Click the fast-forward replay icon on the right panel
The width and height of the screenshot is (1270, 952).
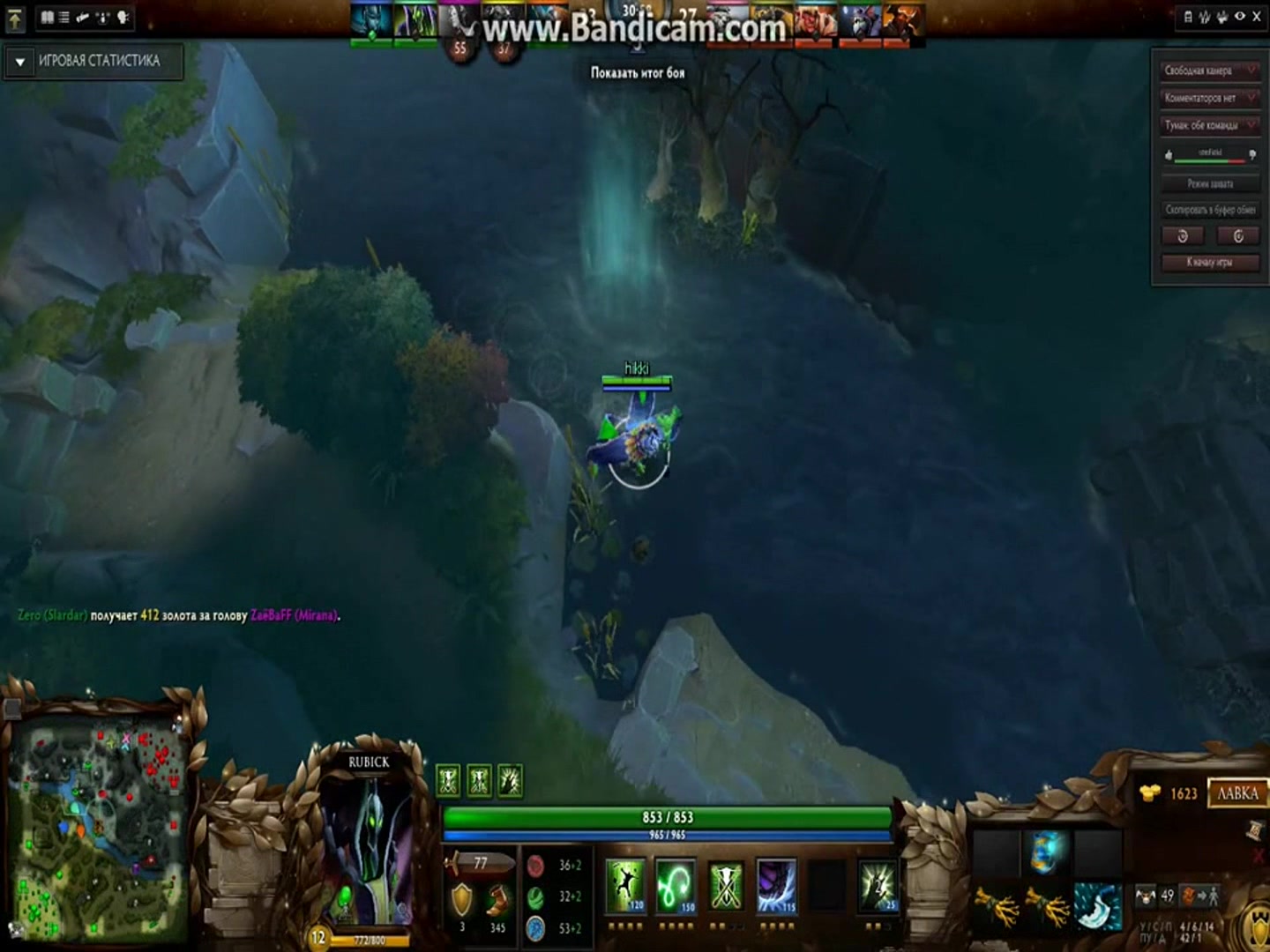point(1238,235)
